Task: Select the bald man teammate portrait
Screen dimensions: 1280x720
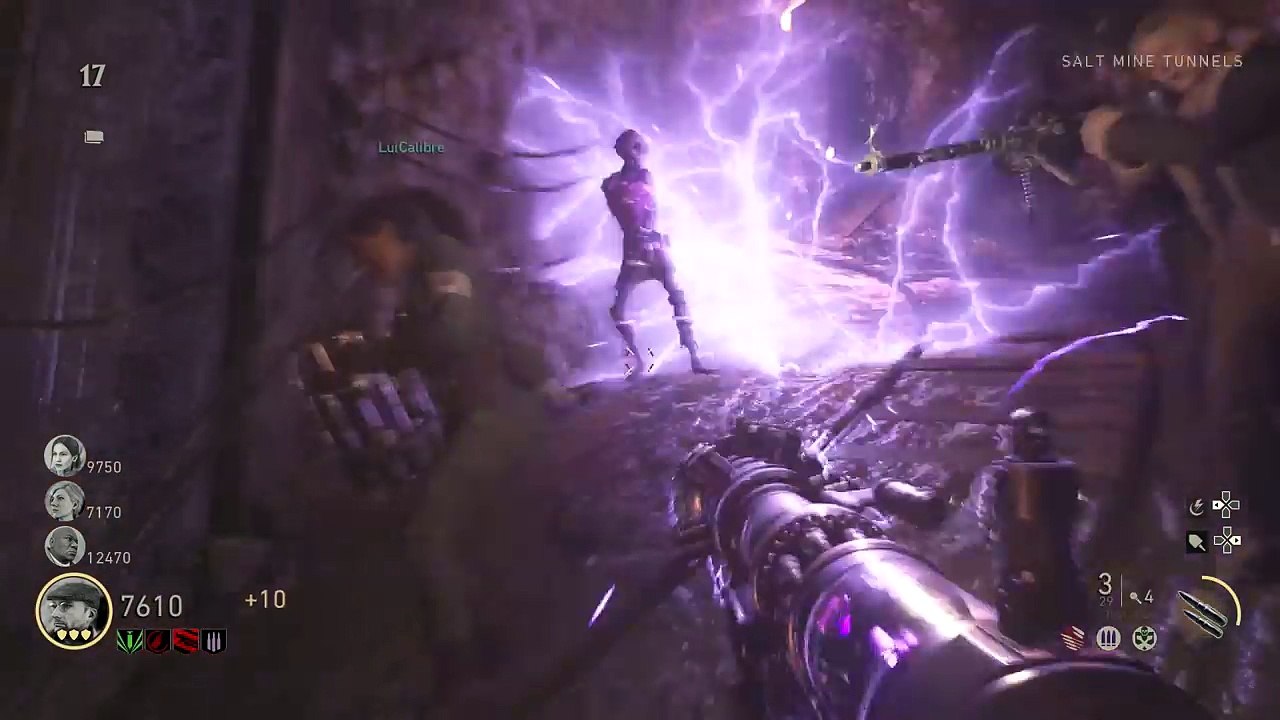Action: 64,546
